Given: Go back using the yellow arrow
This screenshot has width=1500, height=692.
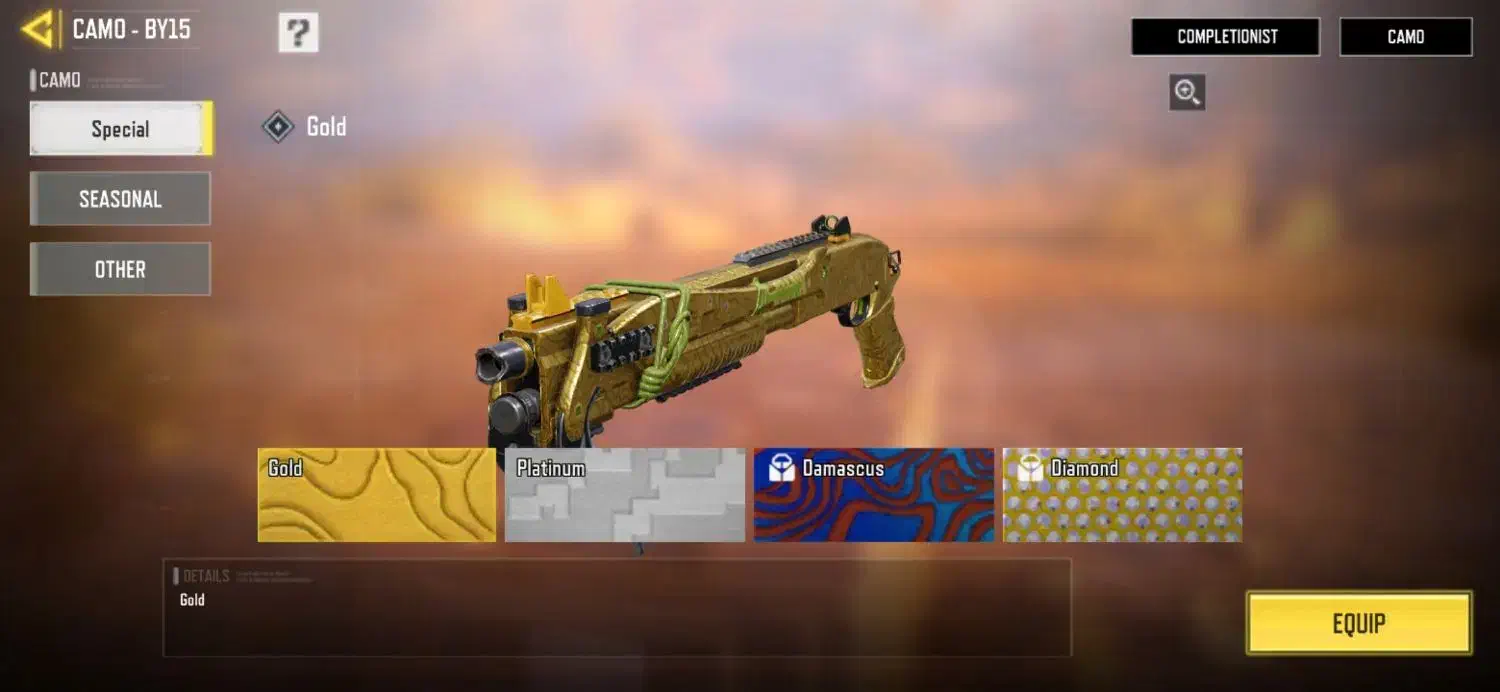Looking at the screenshot, I should (x=38, y=29).
